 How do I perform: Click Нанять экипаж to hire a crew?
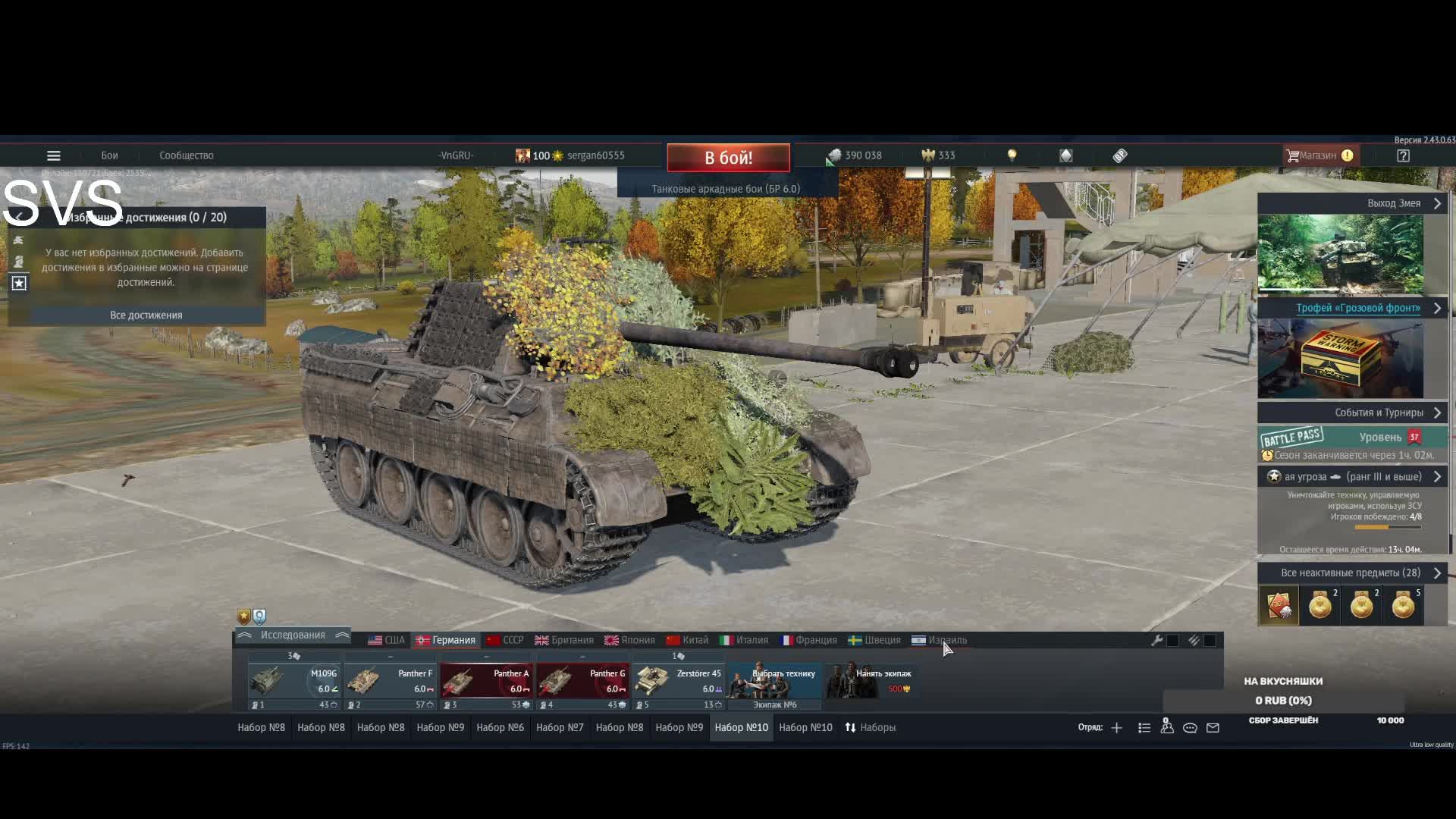point(872,681)
